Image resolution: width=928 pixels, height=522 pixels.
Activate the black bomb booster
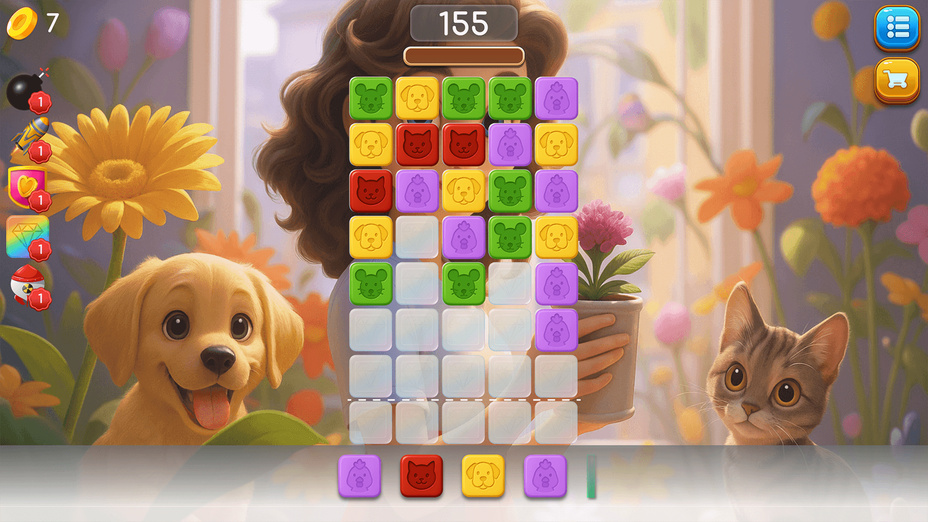click(24, 90)
